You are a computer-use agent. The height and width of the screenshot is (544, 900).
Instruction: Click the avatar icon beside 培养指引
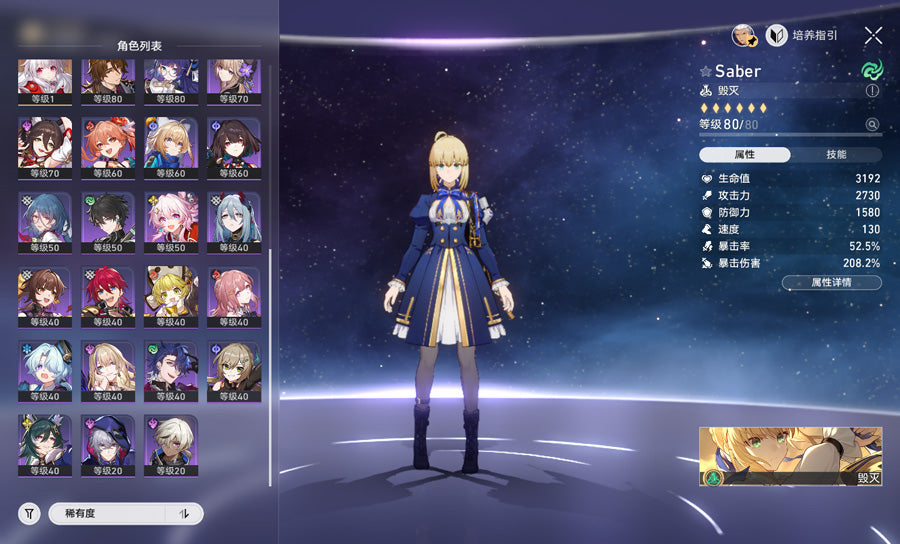click(743, 36)
